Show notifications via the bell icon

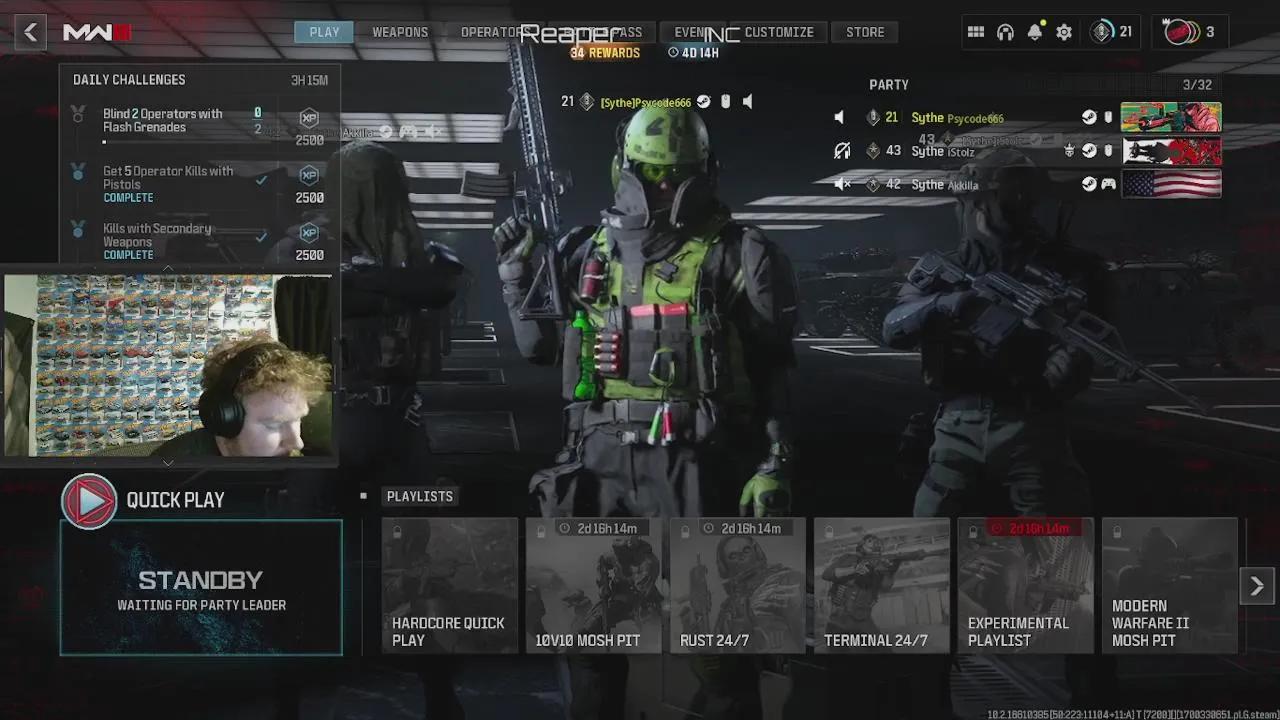click(x=1035, y=32)
